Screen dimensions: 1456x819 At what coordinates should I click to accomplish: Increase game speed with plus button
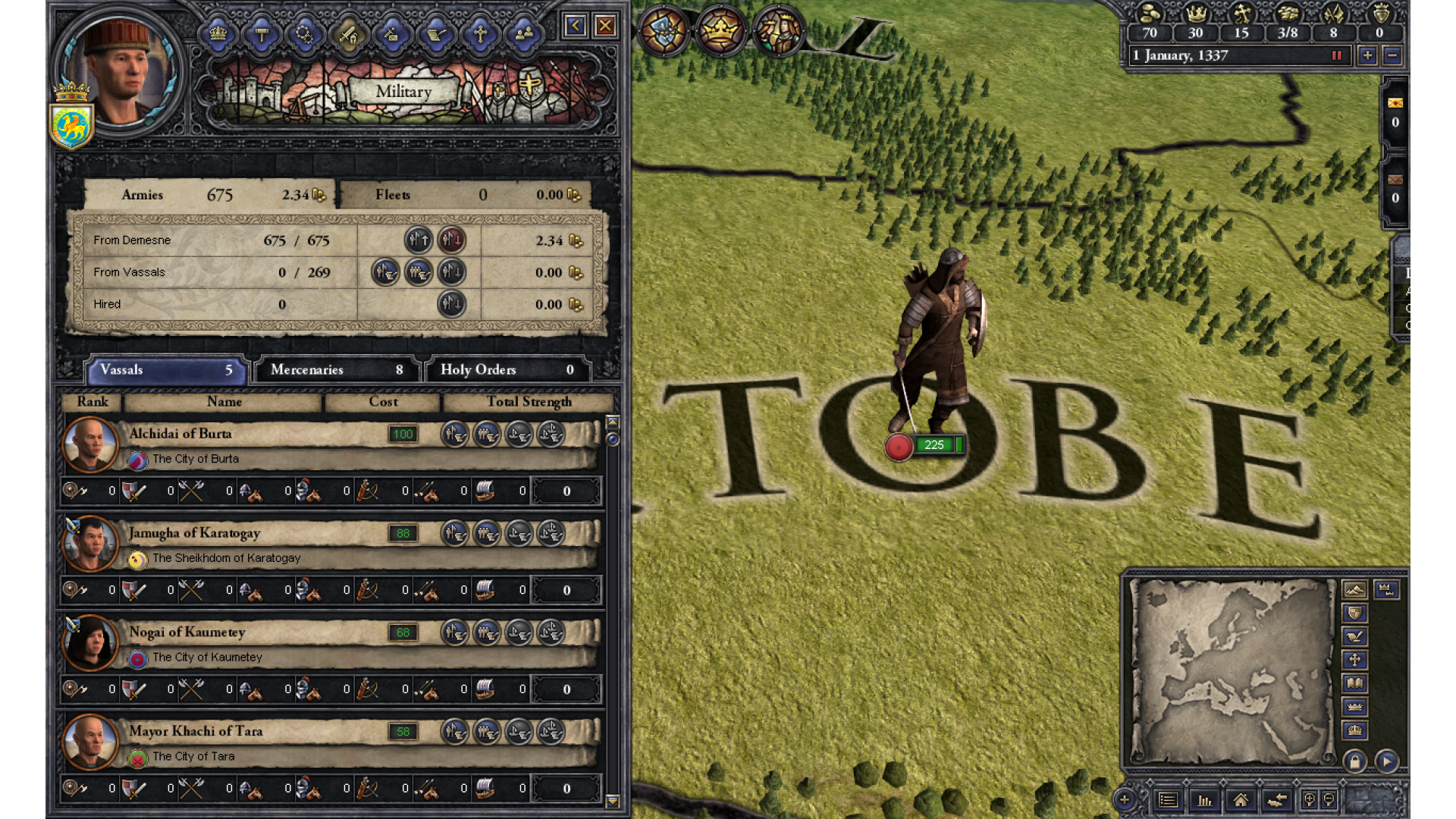click(1367, 55)
